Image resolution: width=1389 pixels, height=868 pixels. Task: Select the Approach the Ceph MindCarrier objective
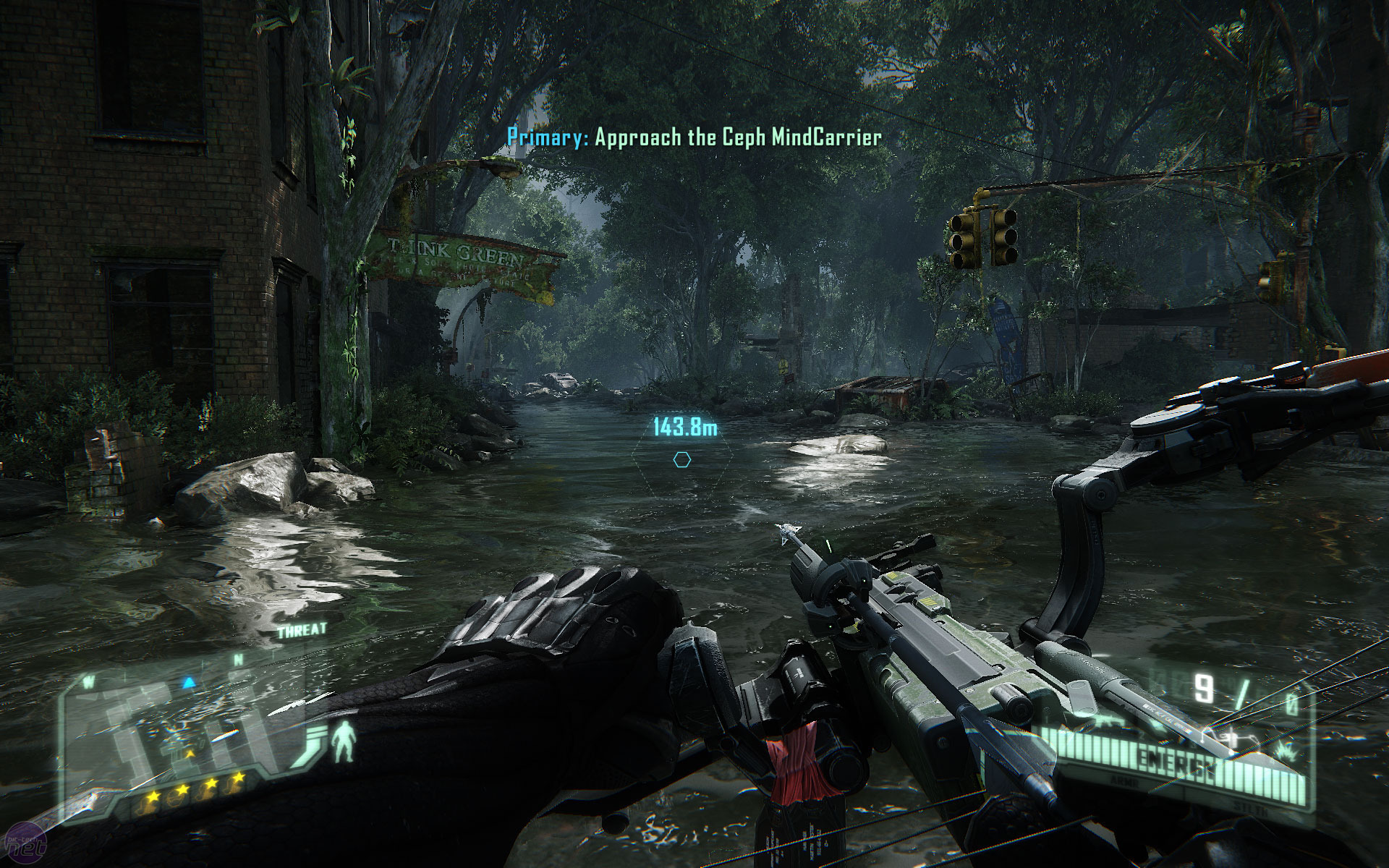(x=694, y=137)
